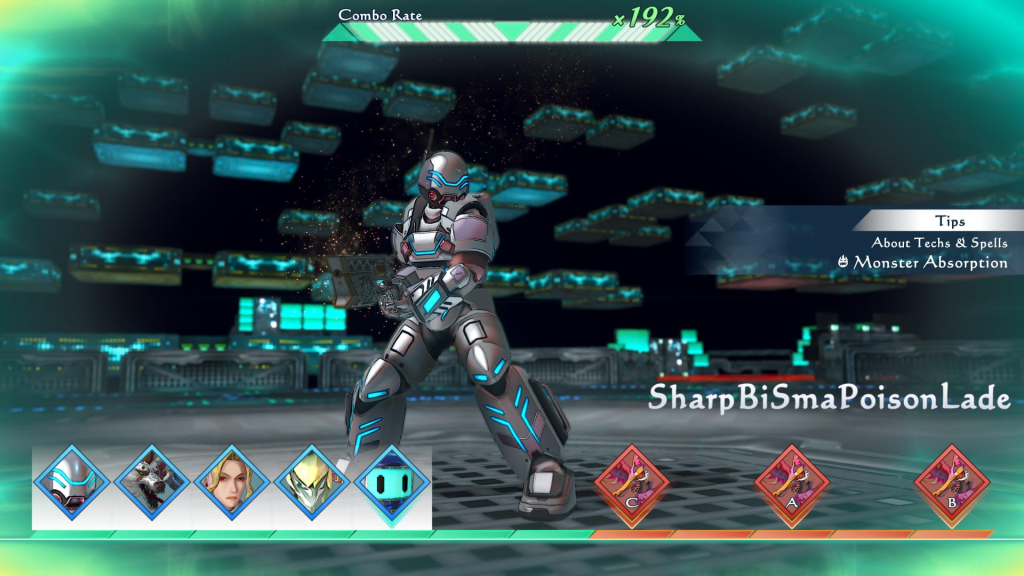Image resolution: width=1024 pixels, height=576 pixels.
Task: Choose the grey armored beast portrait
Action: pos(152,486)
